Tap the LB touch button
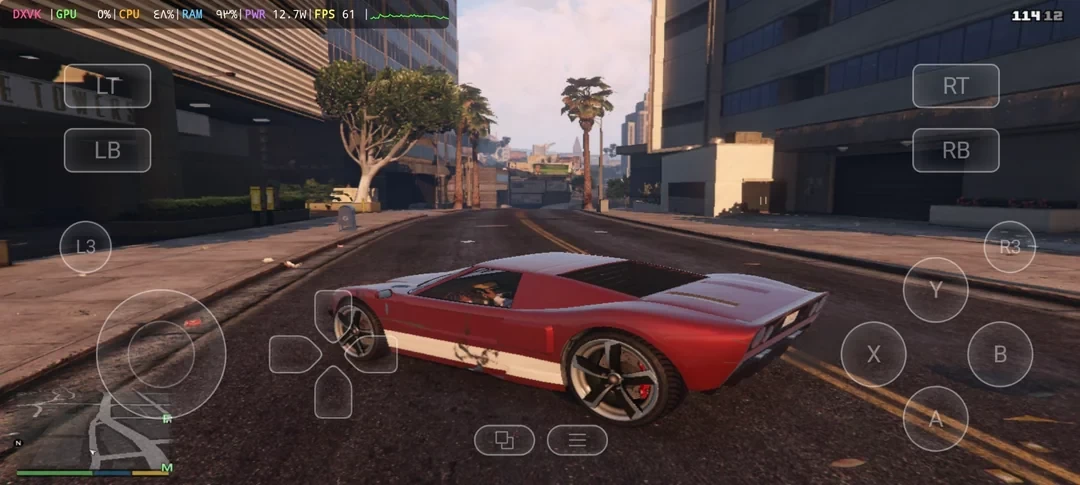This screenshot has width=1080, height=485. tap(108, 150)
